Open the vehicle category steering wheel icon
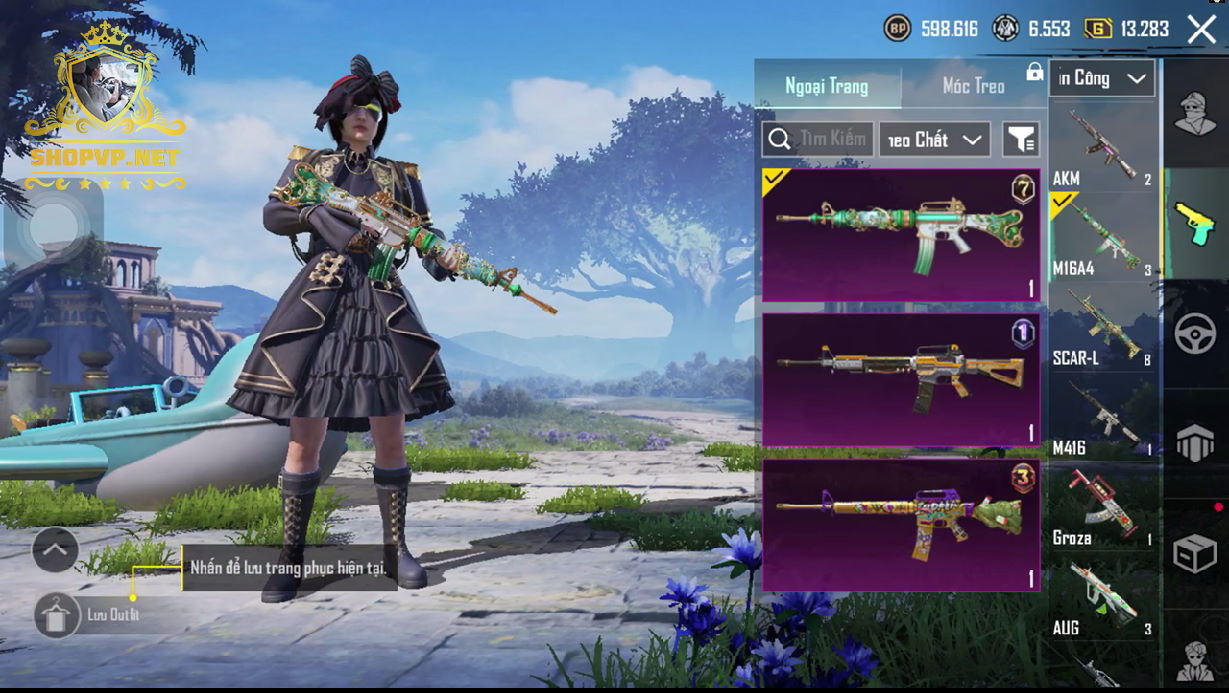 click(1194, 333)
